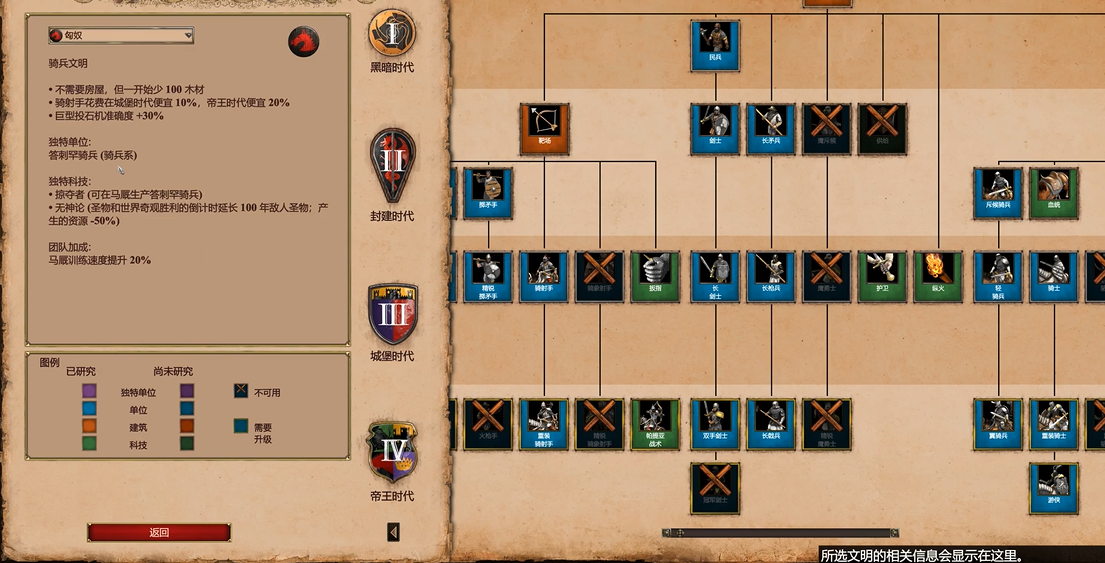Select the 双手剑士 two-handed swordsman tile
1105x563 pixels.
[715, 424]
